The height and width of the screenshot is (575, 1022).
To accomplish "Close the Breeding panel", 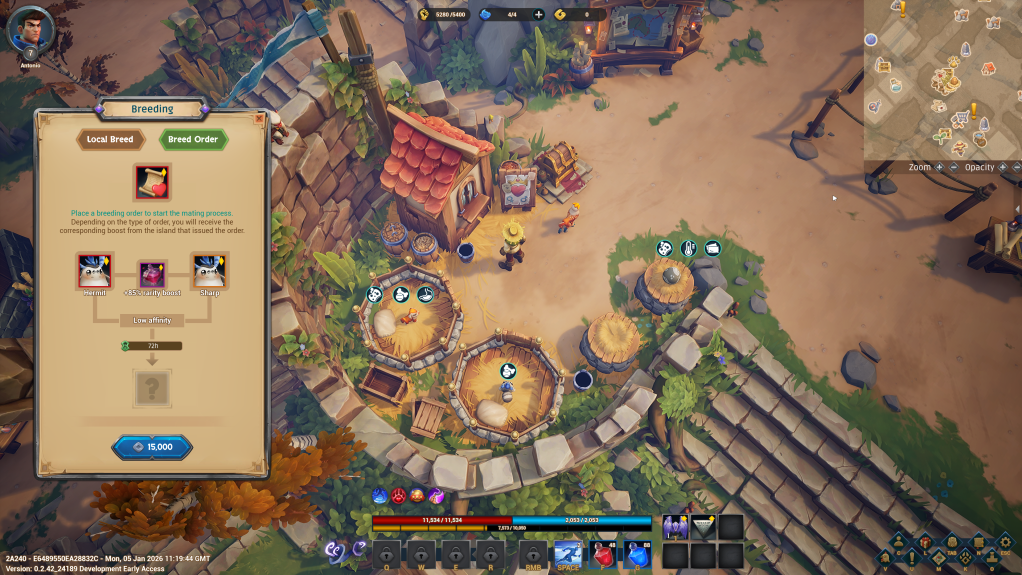I will pyautogui.click(x=260, y=119).
